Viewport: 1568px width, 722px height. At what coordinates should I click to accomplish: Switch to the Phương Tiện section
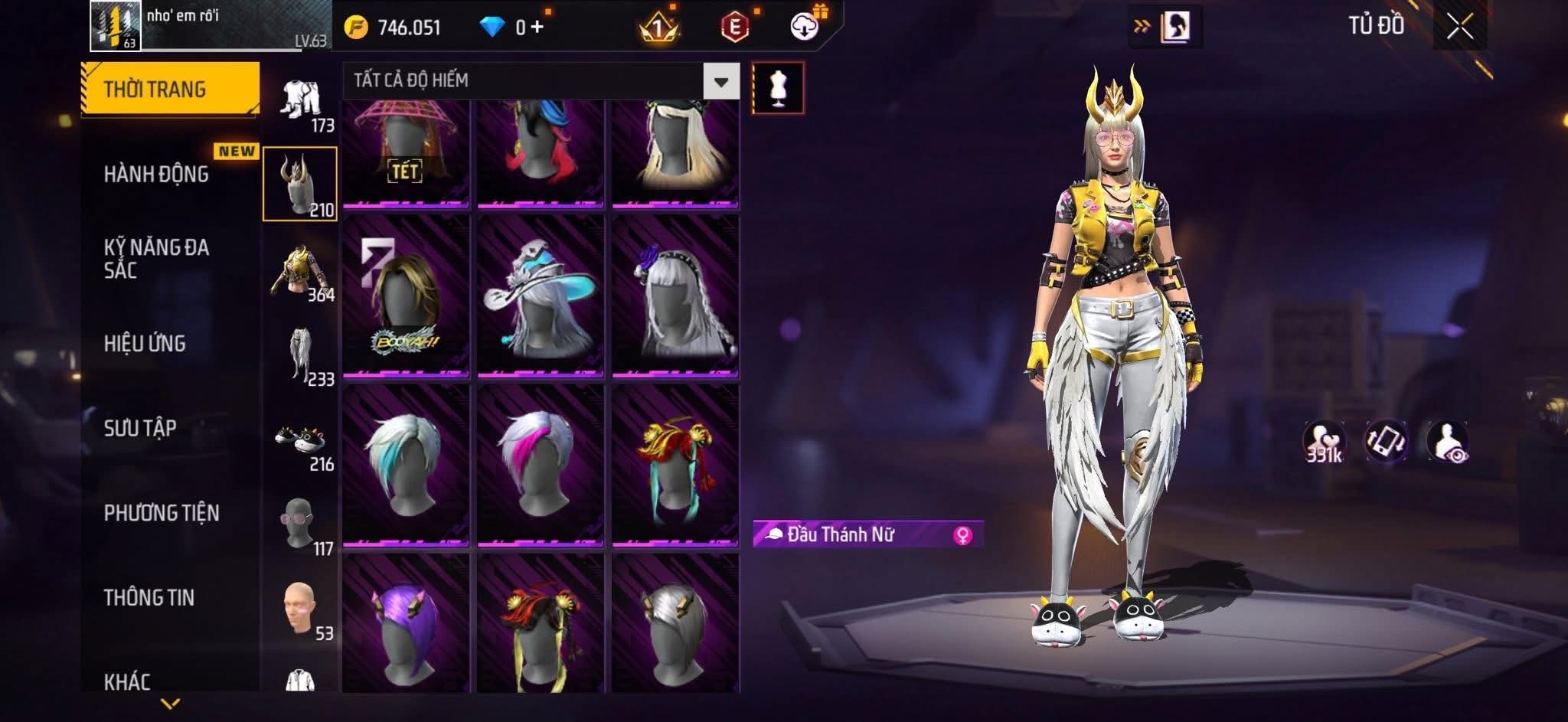162,513
